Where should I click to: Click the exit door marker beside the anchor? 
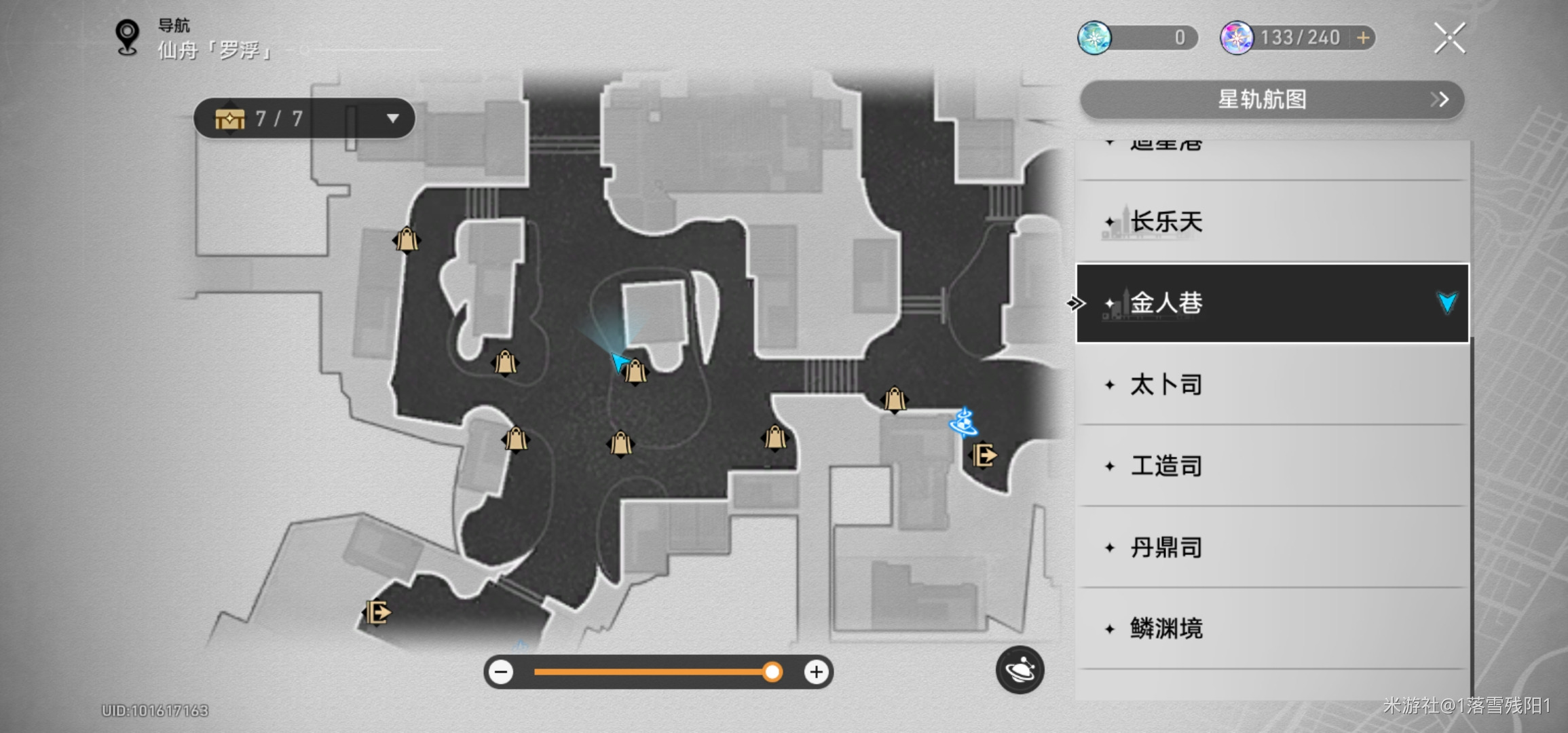point(984,455)
